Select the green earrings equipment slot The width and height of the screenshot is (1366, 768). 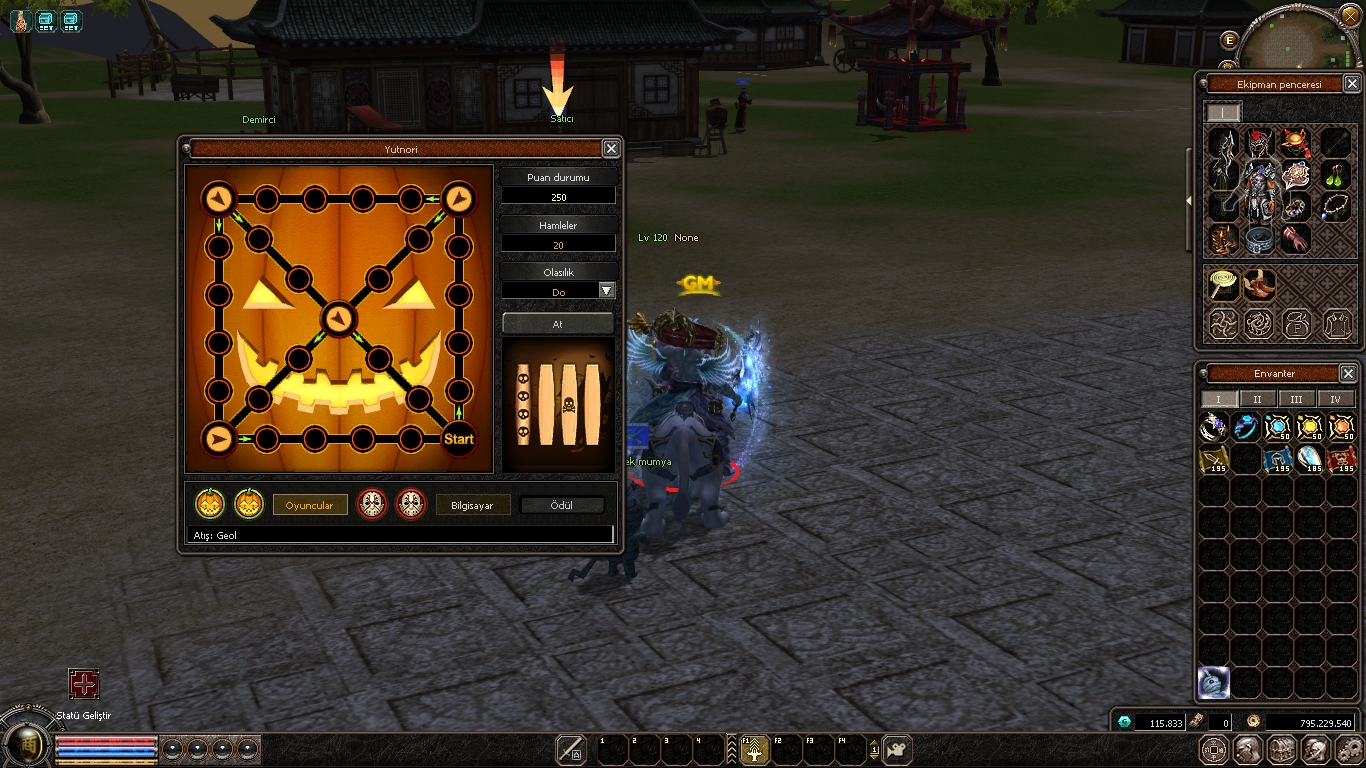coord(1337,176)
